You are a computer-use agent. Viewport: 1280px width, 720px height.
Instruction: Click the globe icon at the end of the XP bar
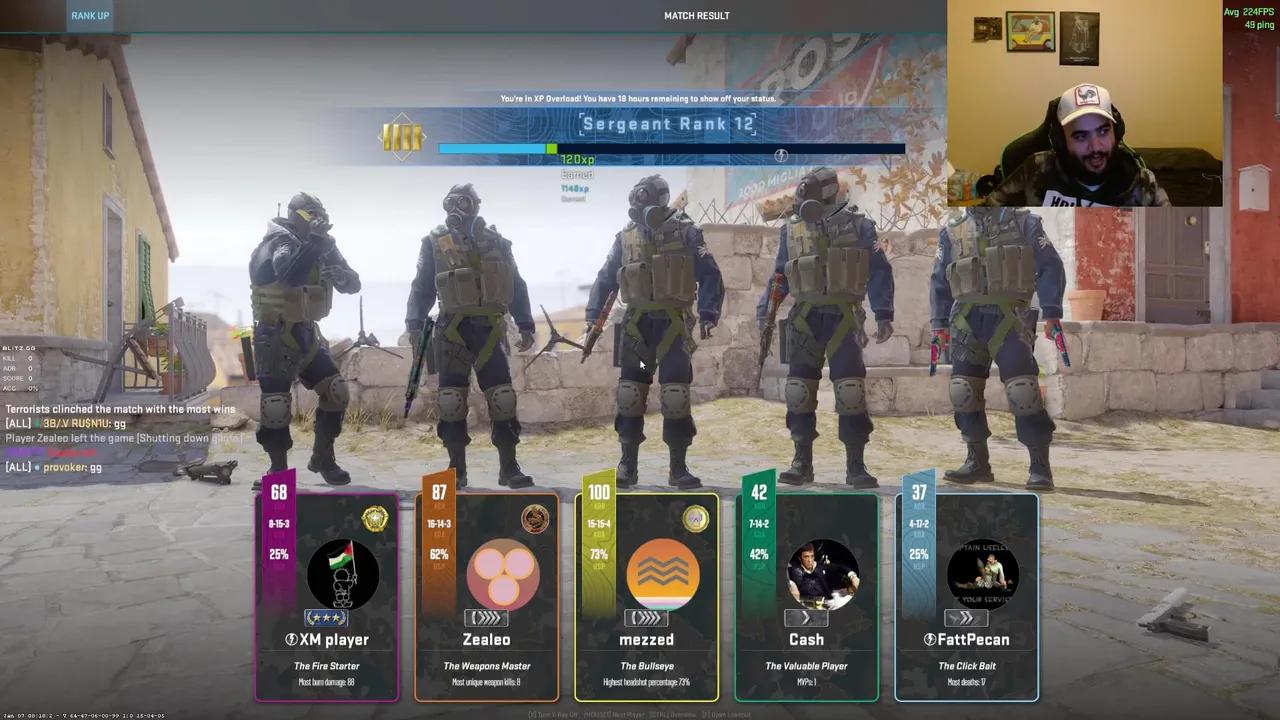781,155
